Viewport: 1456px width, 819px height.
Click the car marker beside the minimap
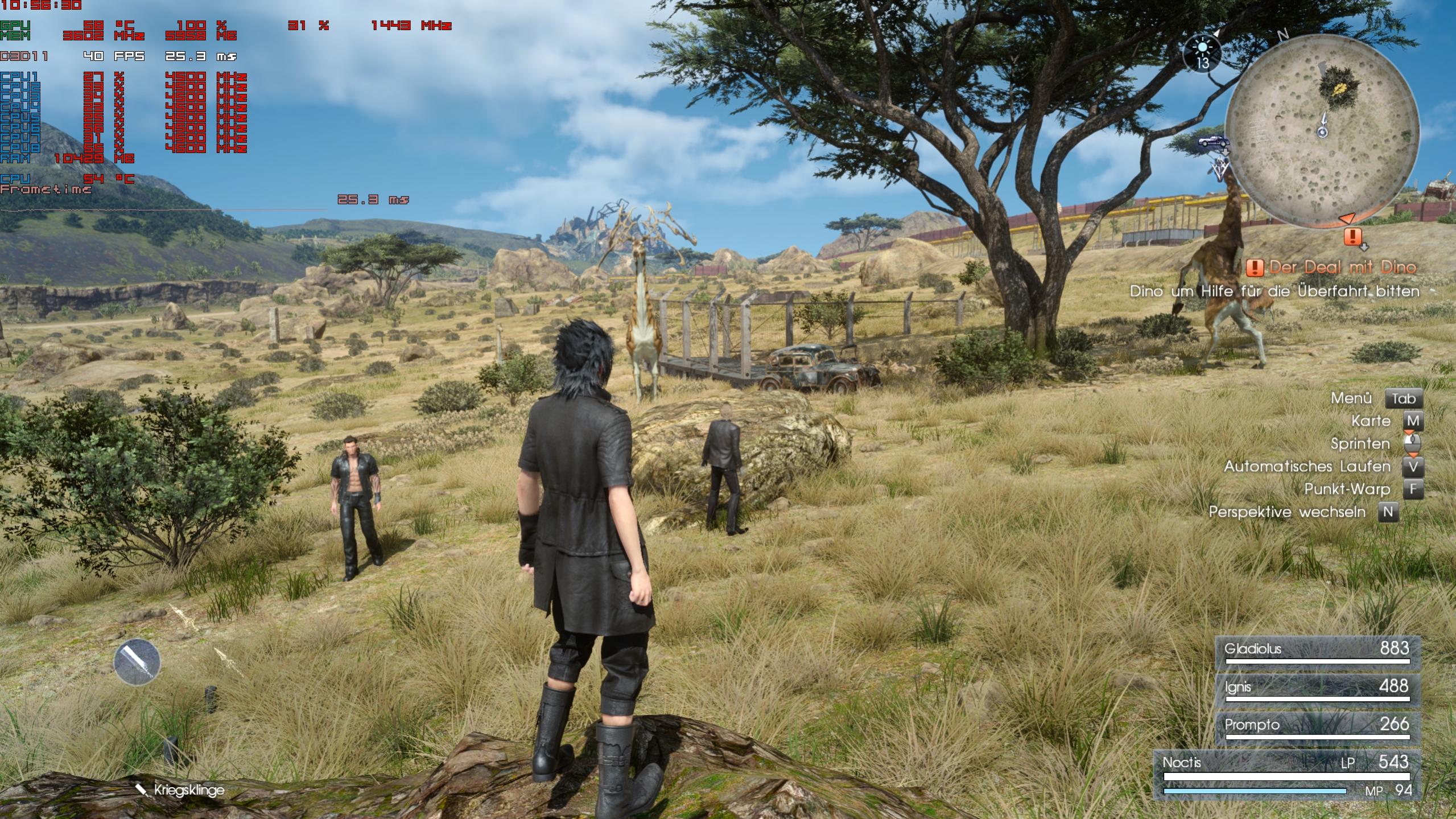click(x=1214, y=142)
